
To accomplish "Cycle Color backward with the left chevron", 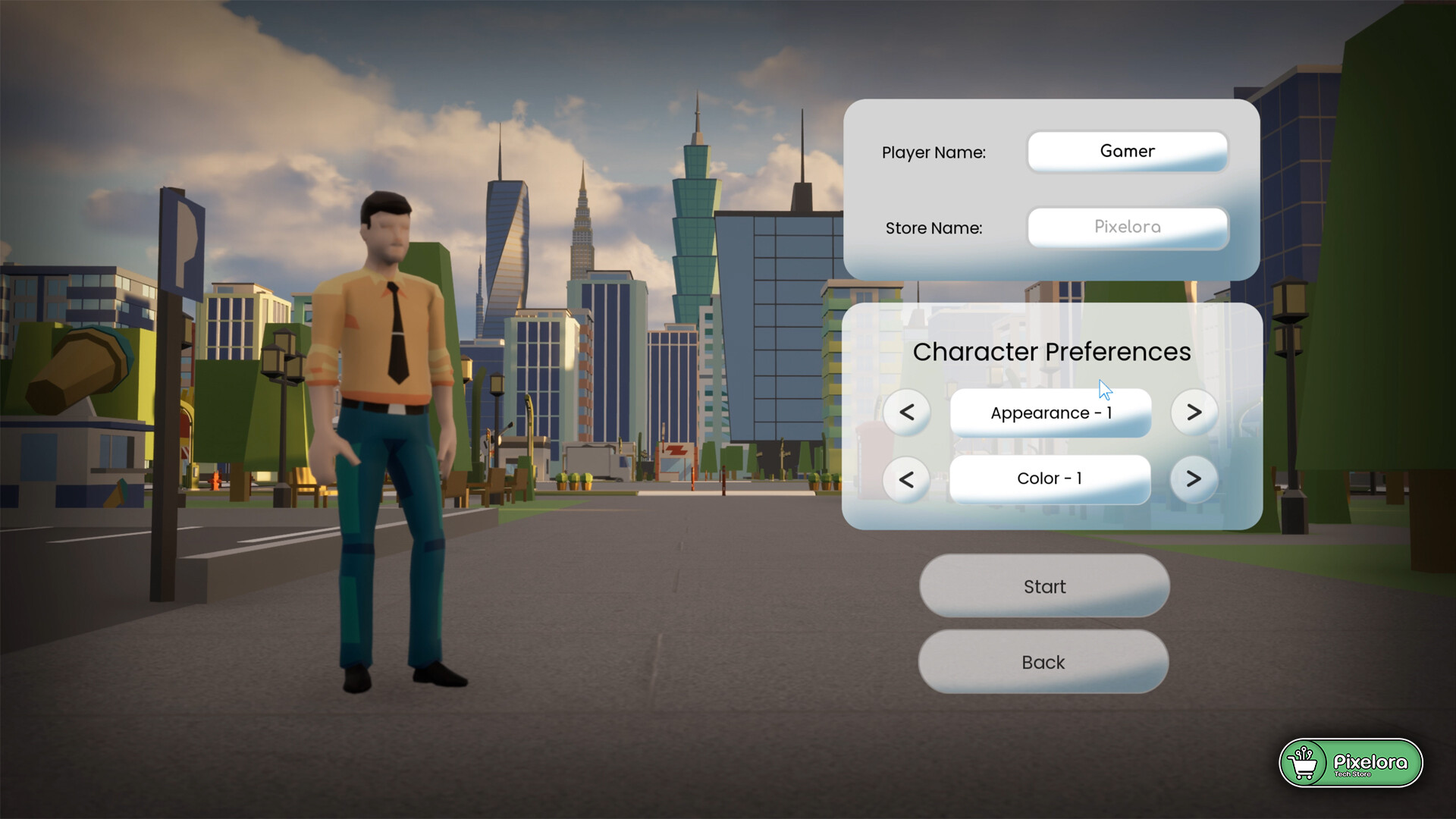I will 907,479.
